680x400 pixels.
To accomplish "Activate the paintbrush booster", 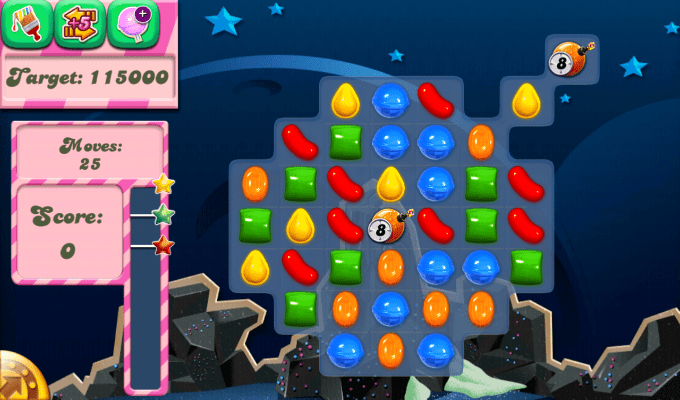I will click(24, 24).
